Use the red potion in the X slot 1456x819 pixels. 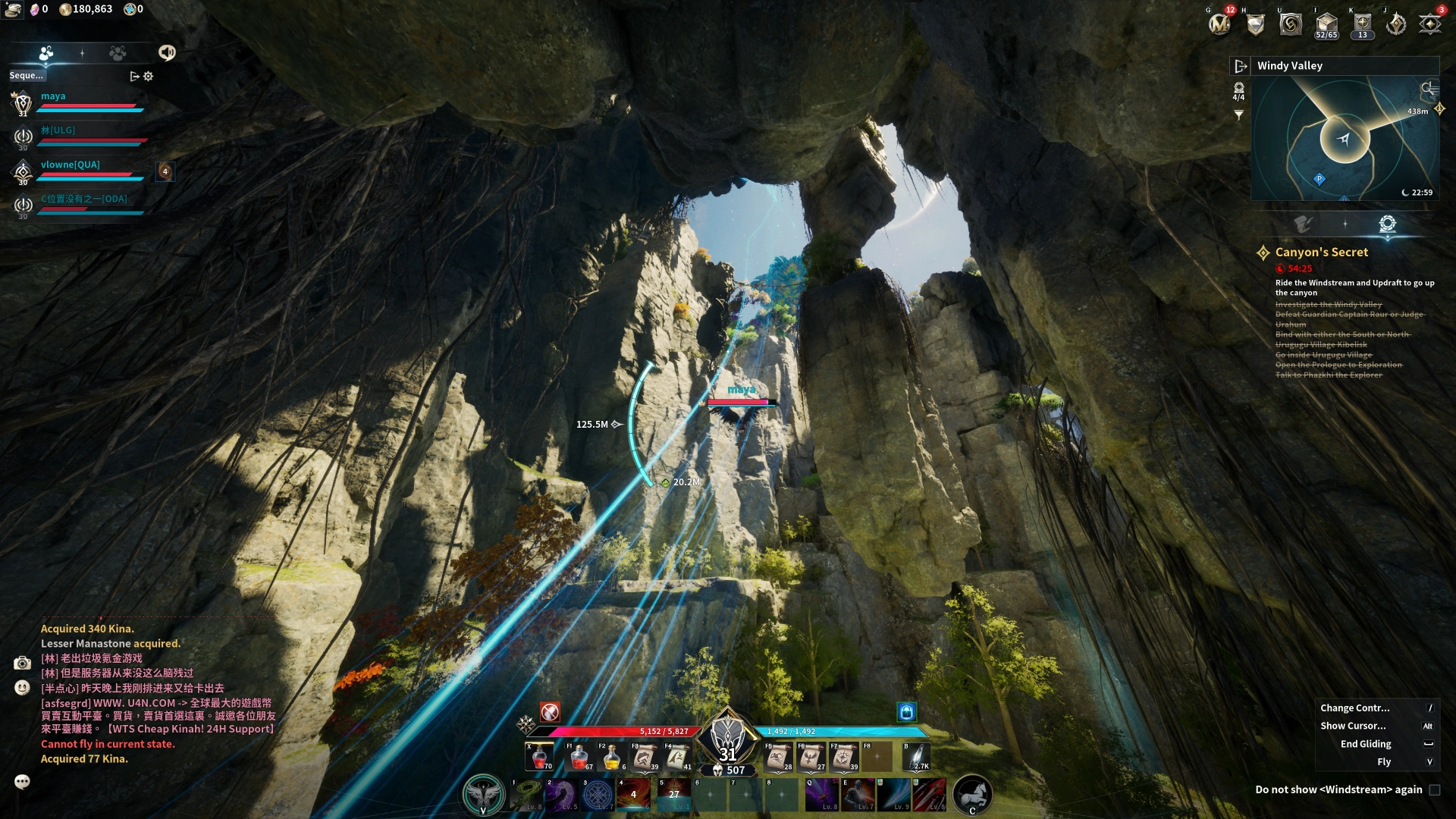coord(540,757)
